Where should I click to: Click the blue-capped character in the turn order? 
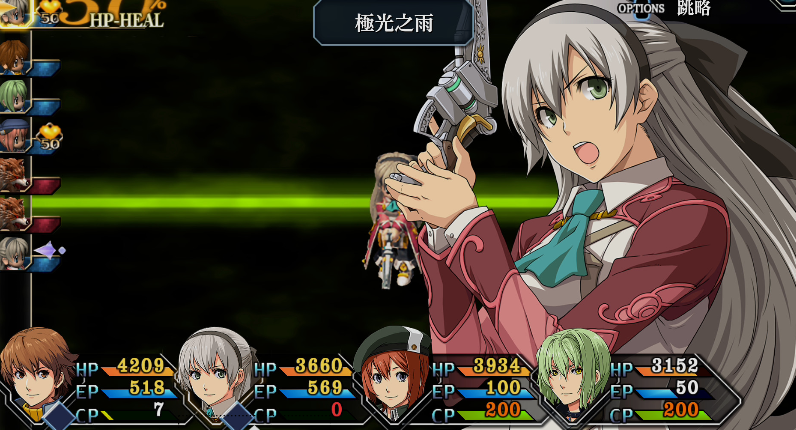coord(14,134)
